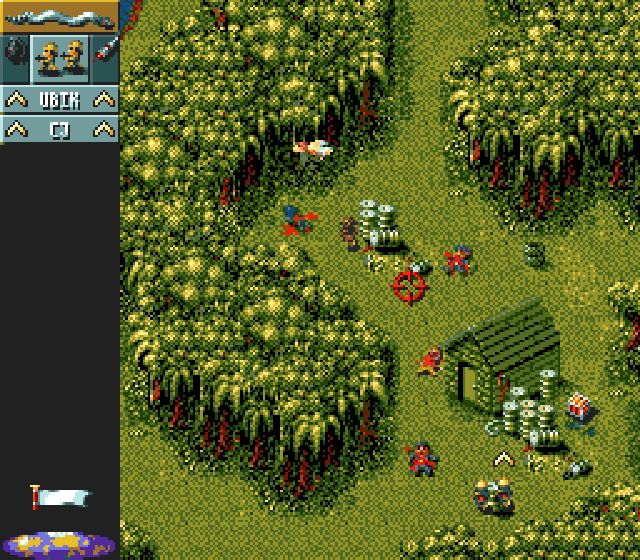640x560 pixels.
Task: Open the globe map overview
Action: point(59,545)
